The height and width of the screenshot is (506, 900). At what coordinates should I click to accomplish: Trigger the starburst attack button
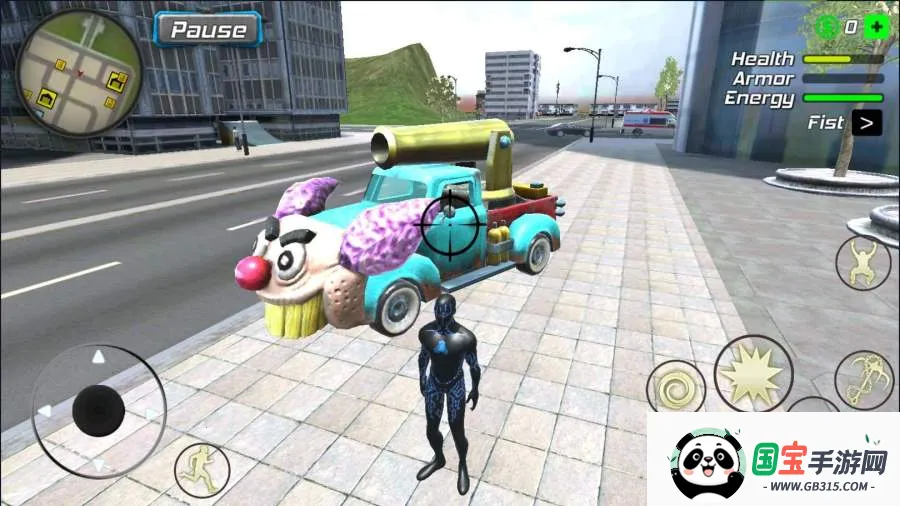(x=753, y=374)
